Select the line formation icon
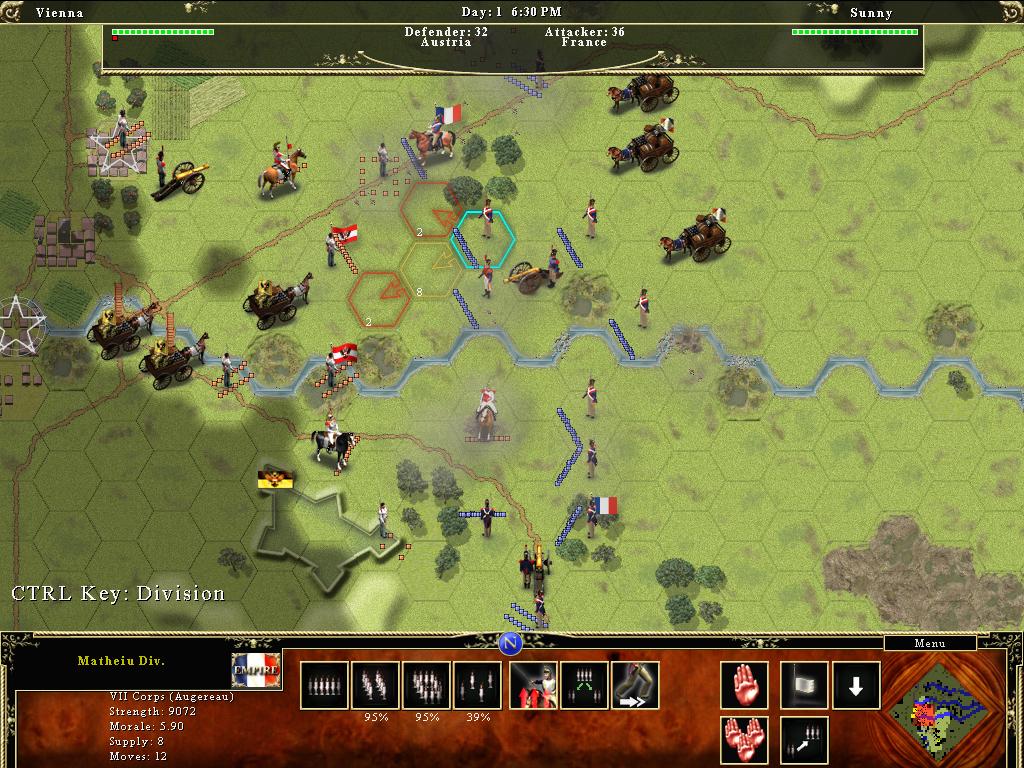1024x768 pixels. pos(324,685)
